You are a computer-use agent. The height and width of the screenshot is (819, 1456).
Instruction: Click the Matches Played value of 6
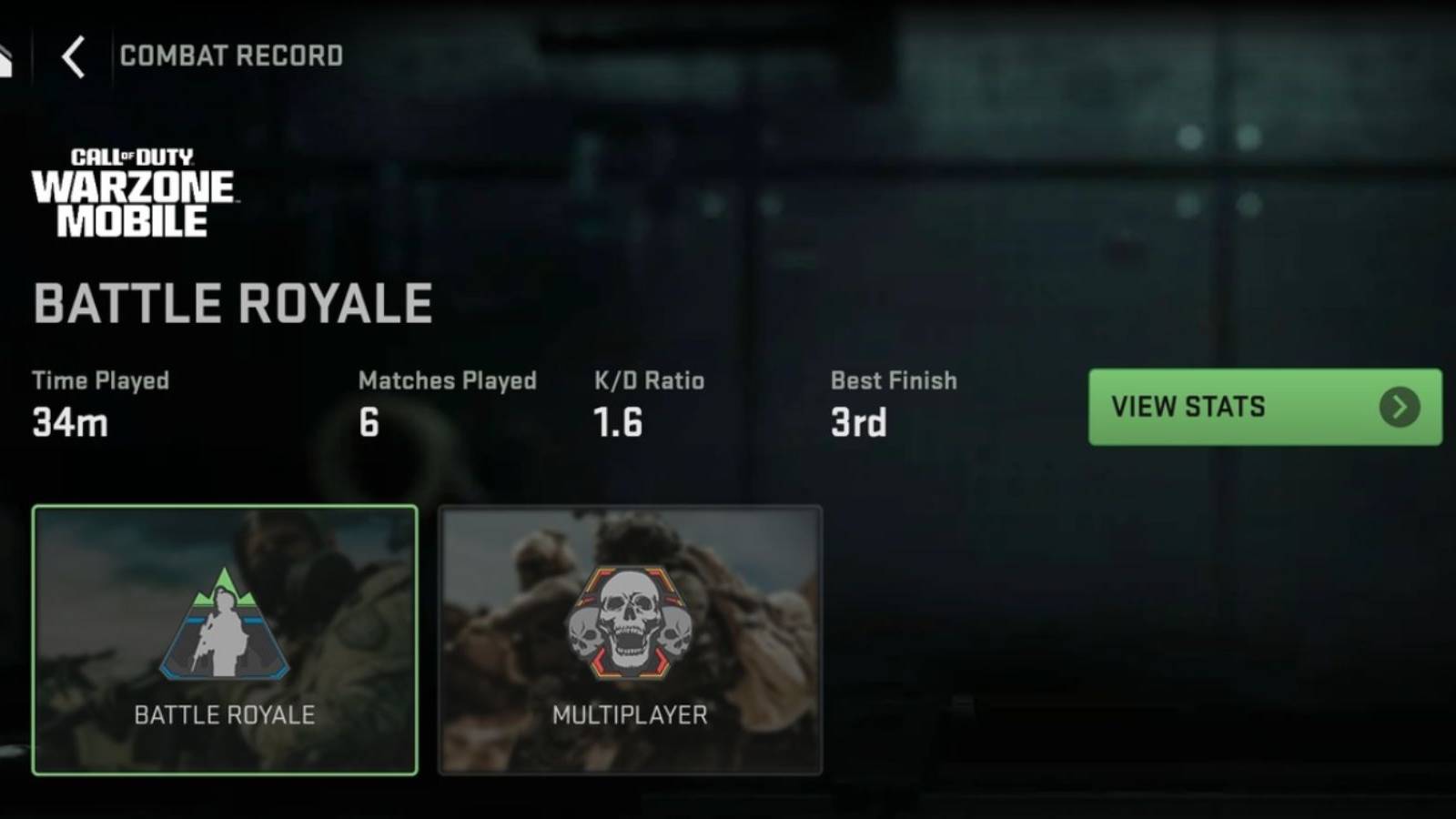[x=368, y=420]
